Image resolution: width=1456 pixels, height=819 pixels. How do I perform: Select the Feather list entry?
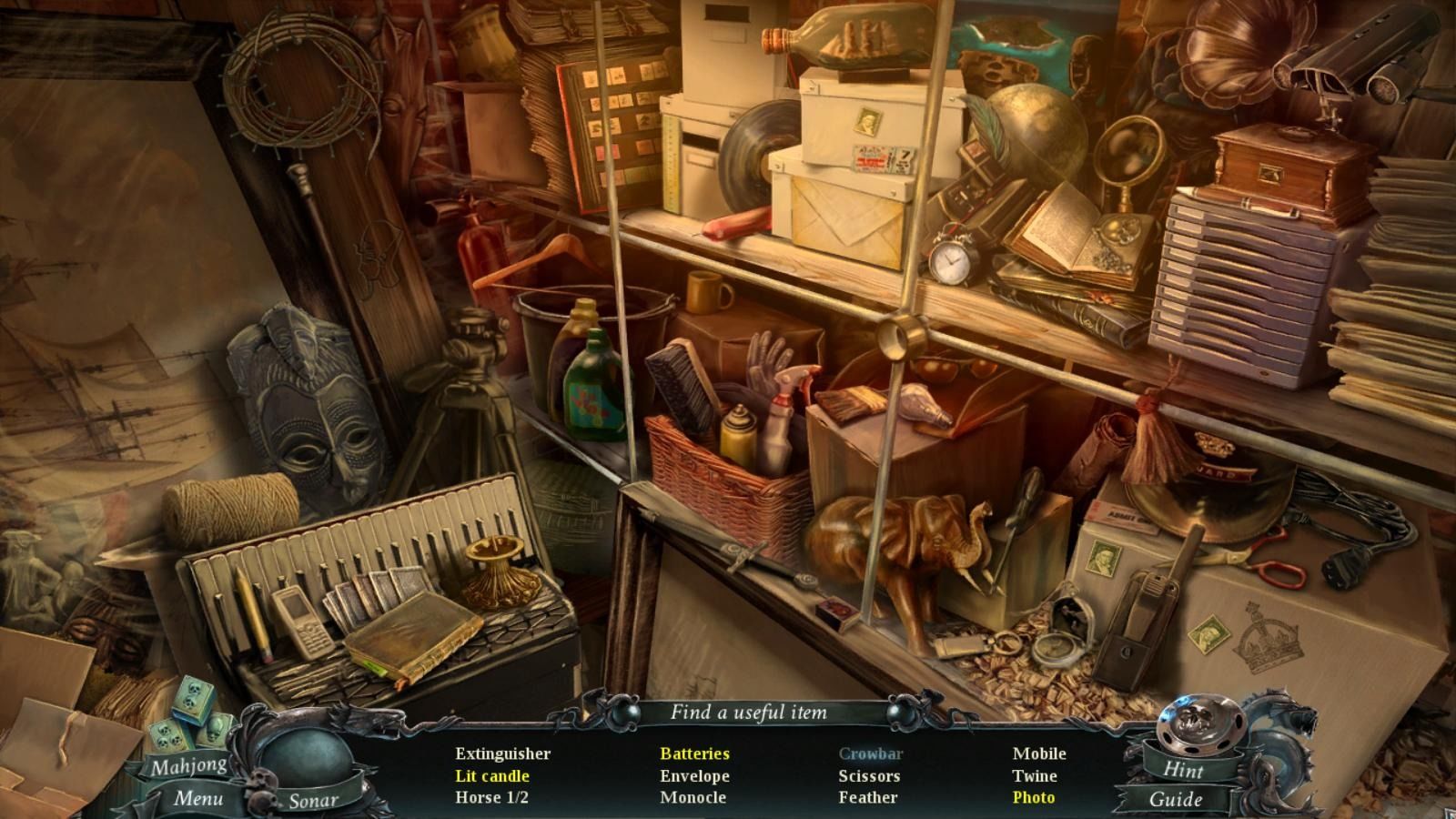pos(867,797)
